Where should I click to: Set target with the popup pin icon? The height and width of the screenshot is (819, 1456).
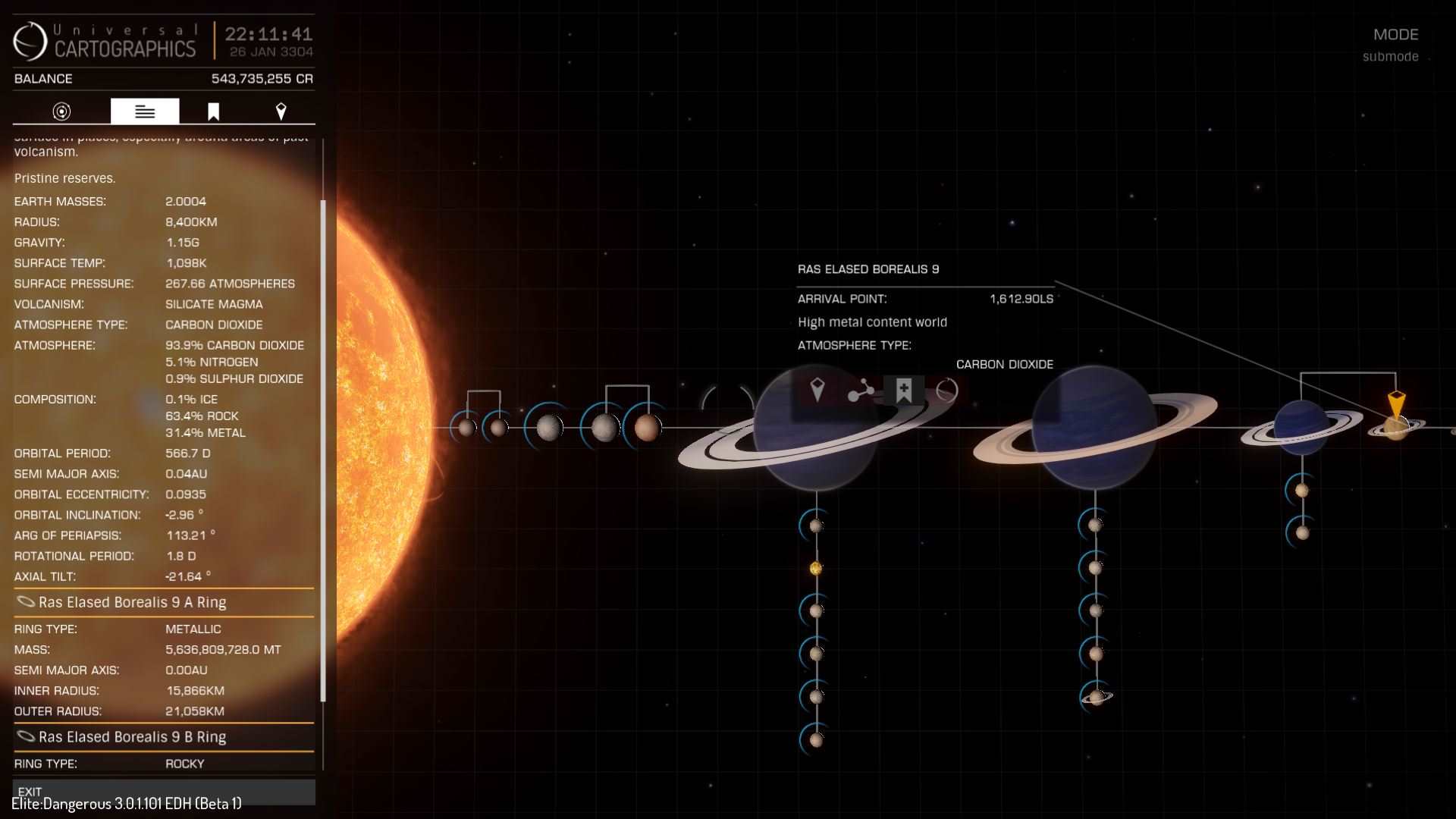(817, 391)
